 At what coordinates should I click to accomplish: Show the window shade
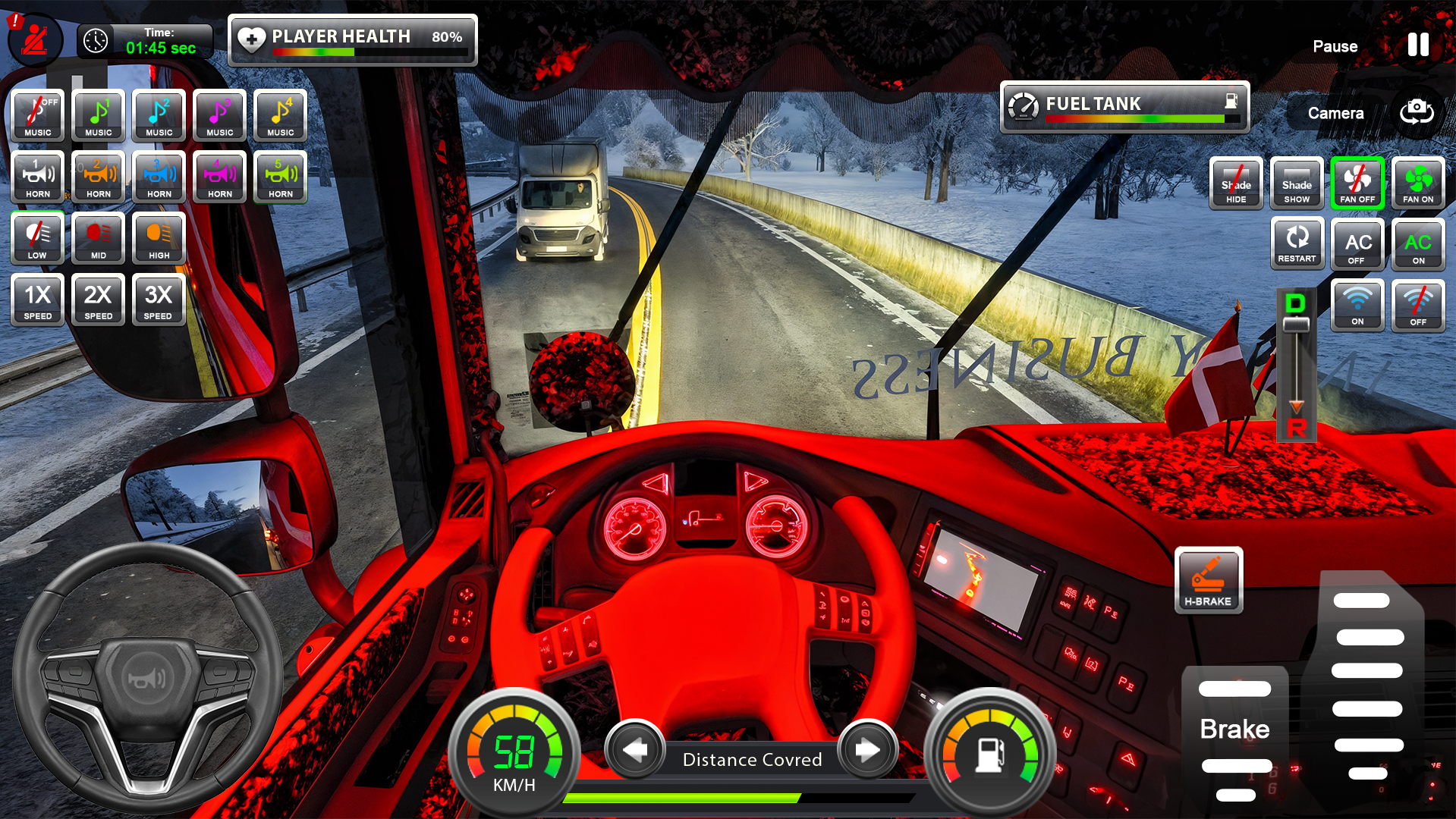(1297, 182)
